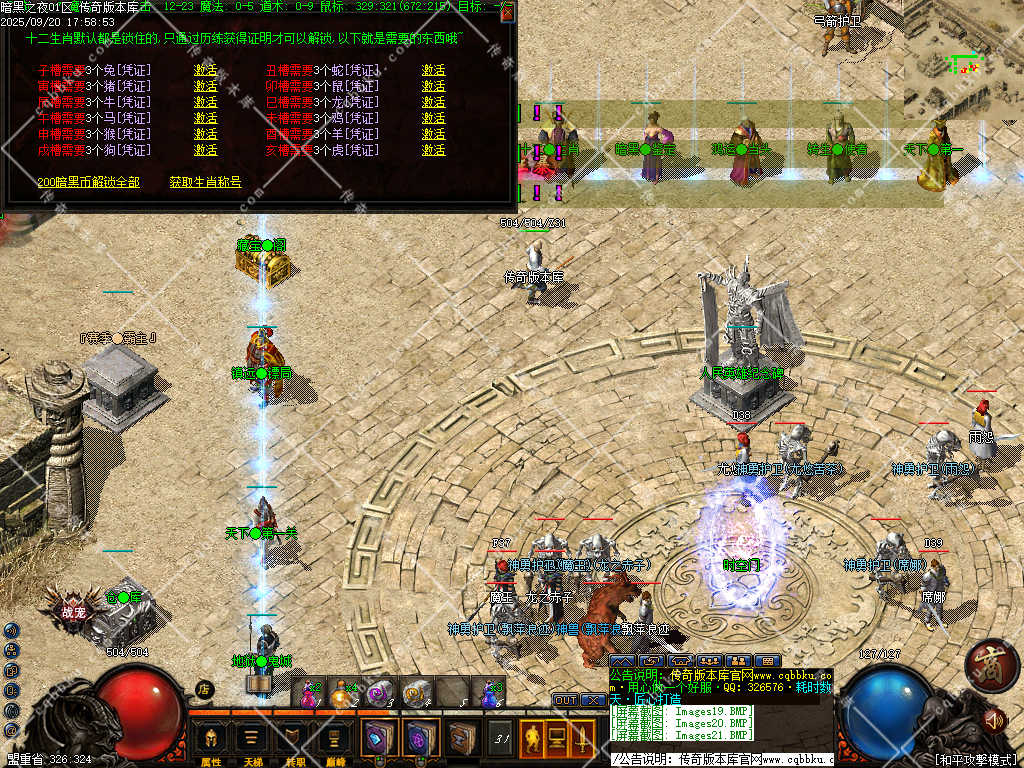Click the red 离 exit emblem

tap(992, 664)
